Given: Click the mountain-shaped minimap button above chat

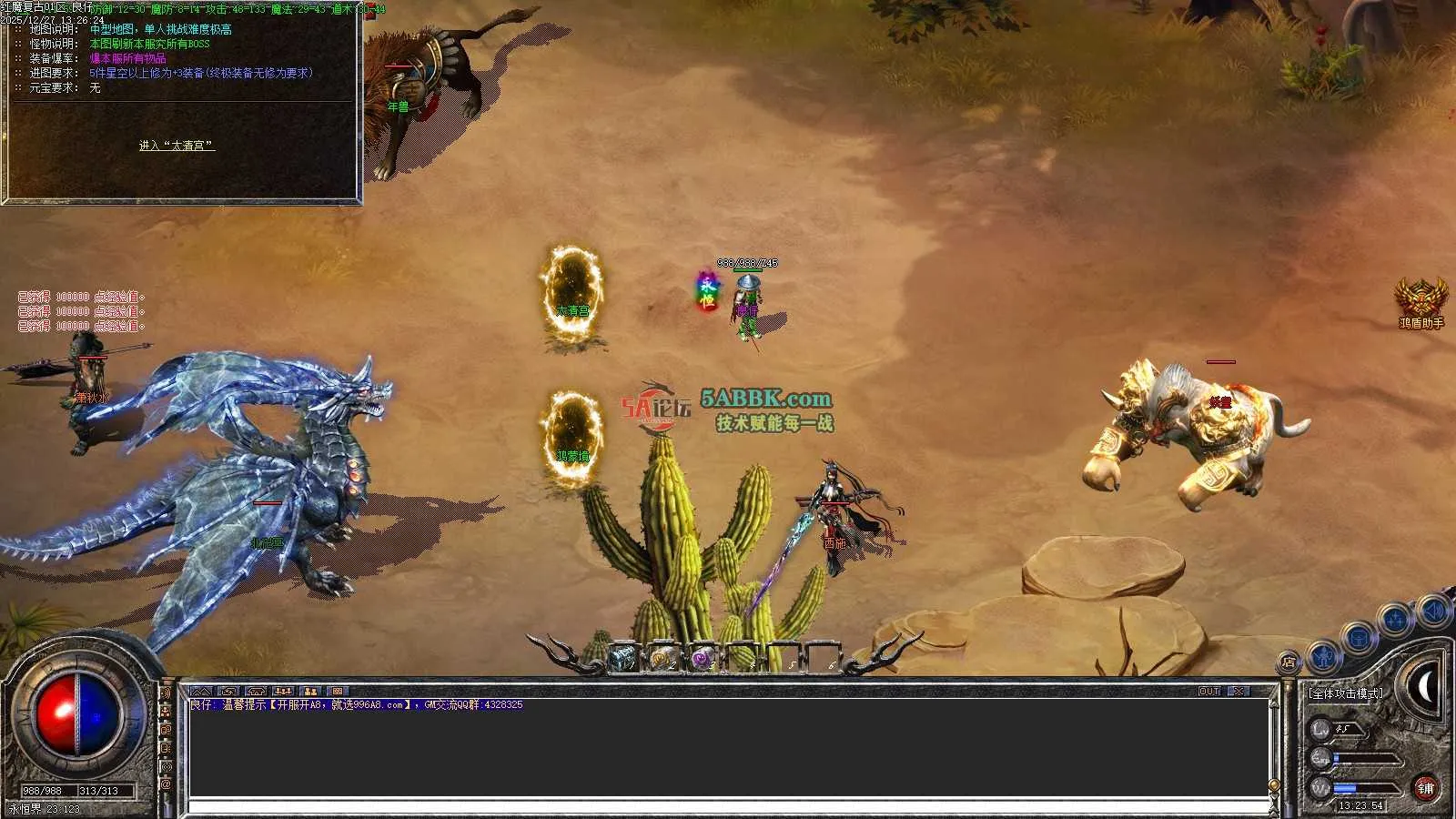Looking at the screenshot, I should click(x=201, y=692).
